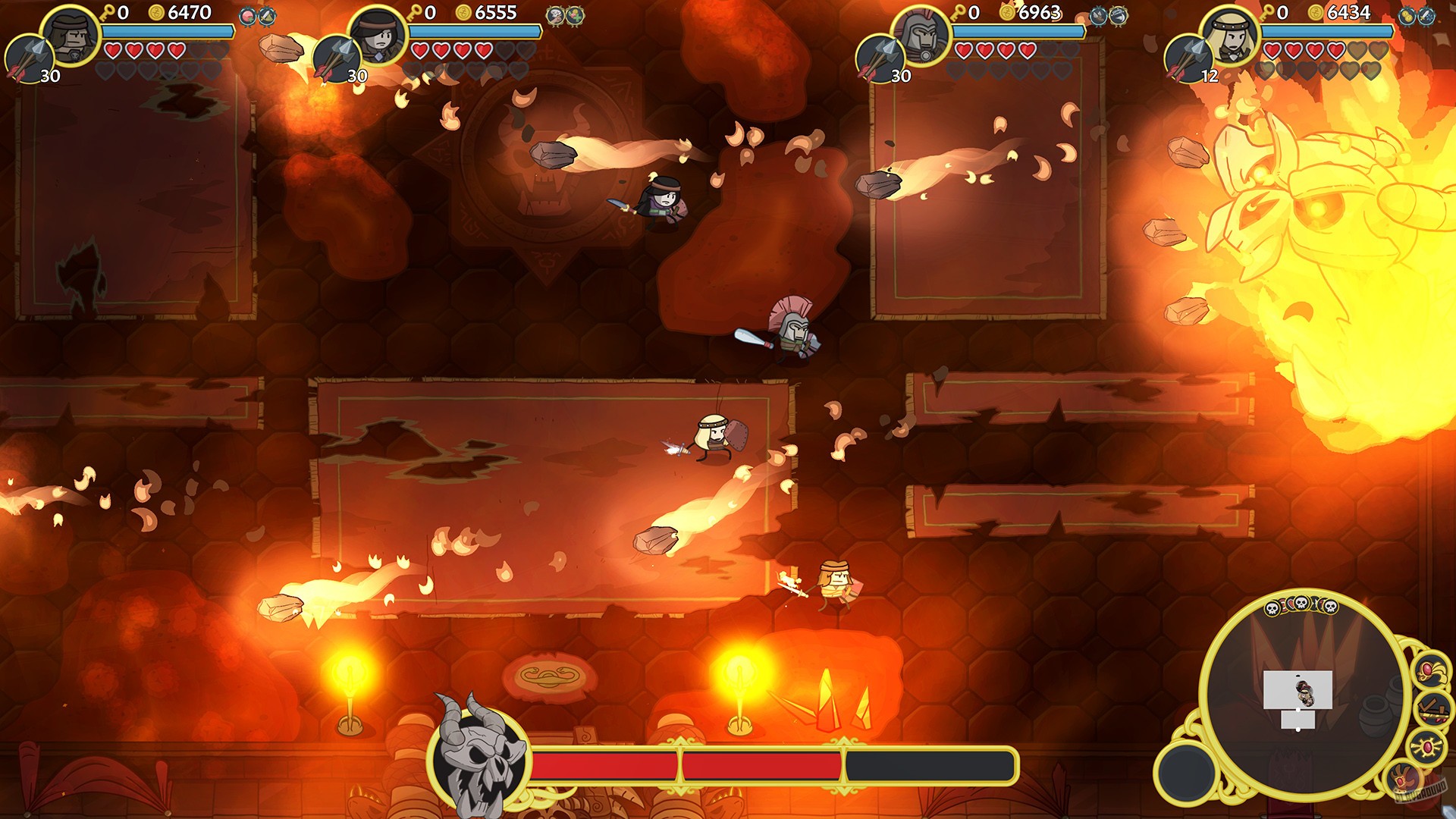1456x819 pixels.
Task: Click the cactus buff icon next to player two's coins
Action: pyautogui.click(x=575, y=16)
